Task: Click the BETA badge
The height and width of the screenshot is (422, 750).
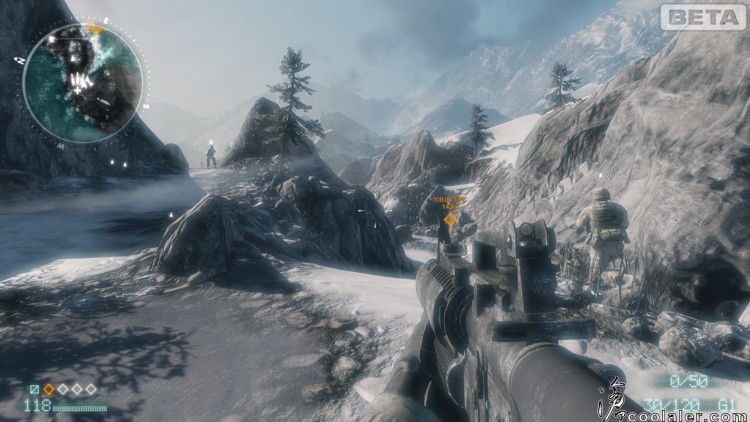Action: click(x=703, y=17)
